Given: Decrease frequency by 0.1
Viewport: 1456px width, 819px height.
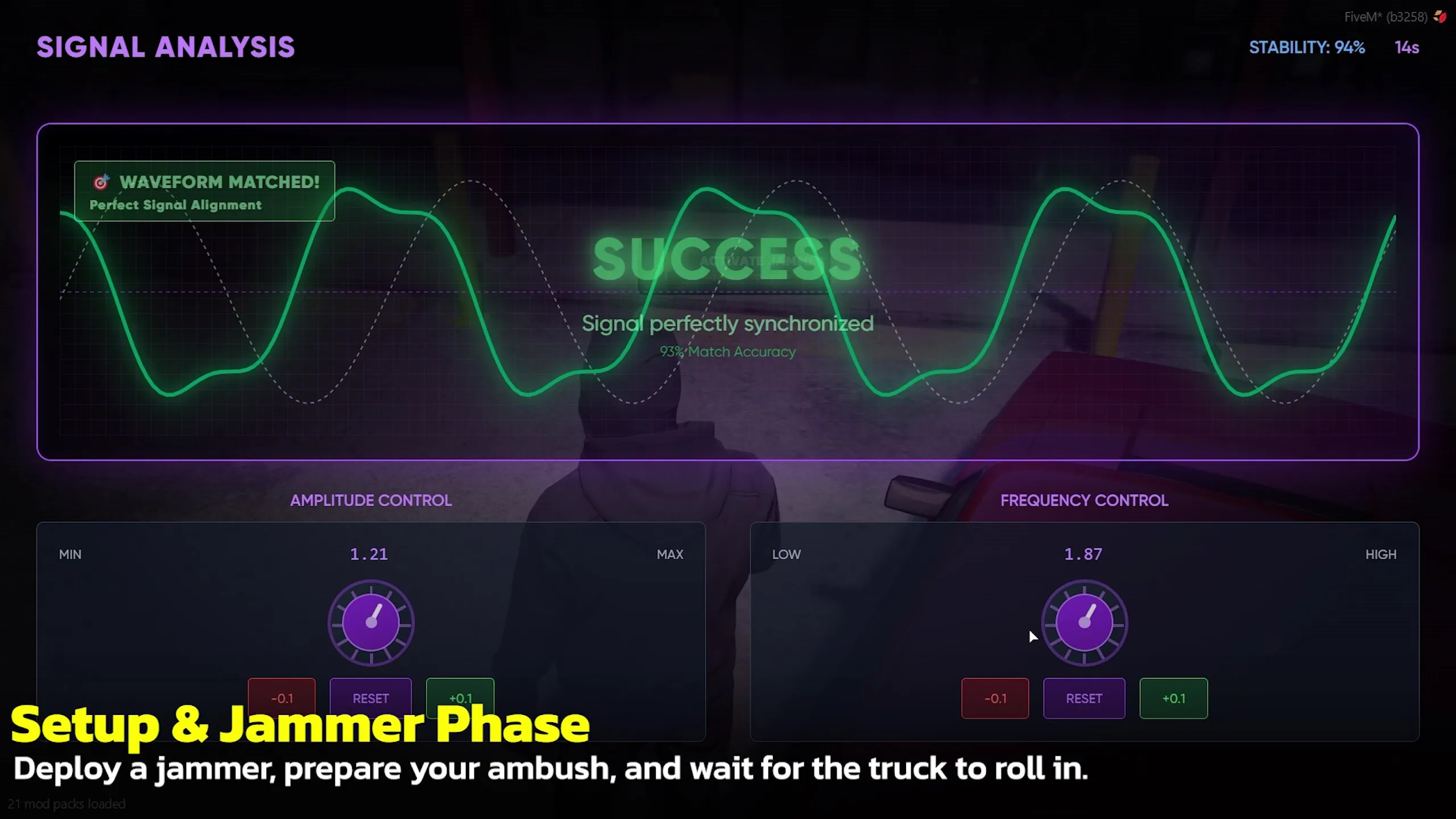Looking at the screenshot, I should pyautogui.click(x=995, y=698).
